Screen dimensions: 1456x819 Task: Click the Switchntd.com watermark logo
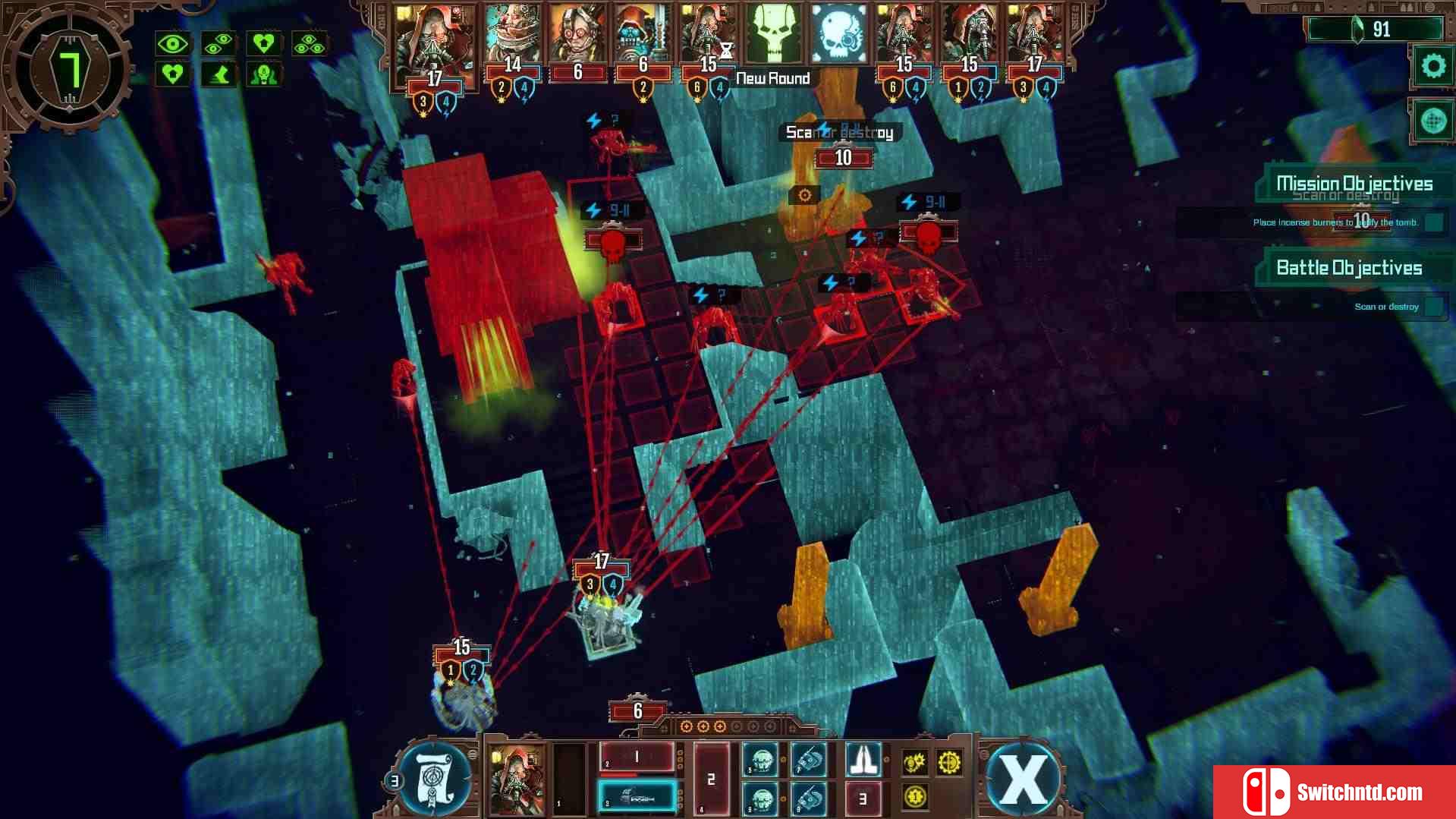click(1334, 792)
